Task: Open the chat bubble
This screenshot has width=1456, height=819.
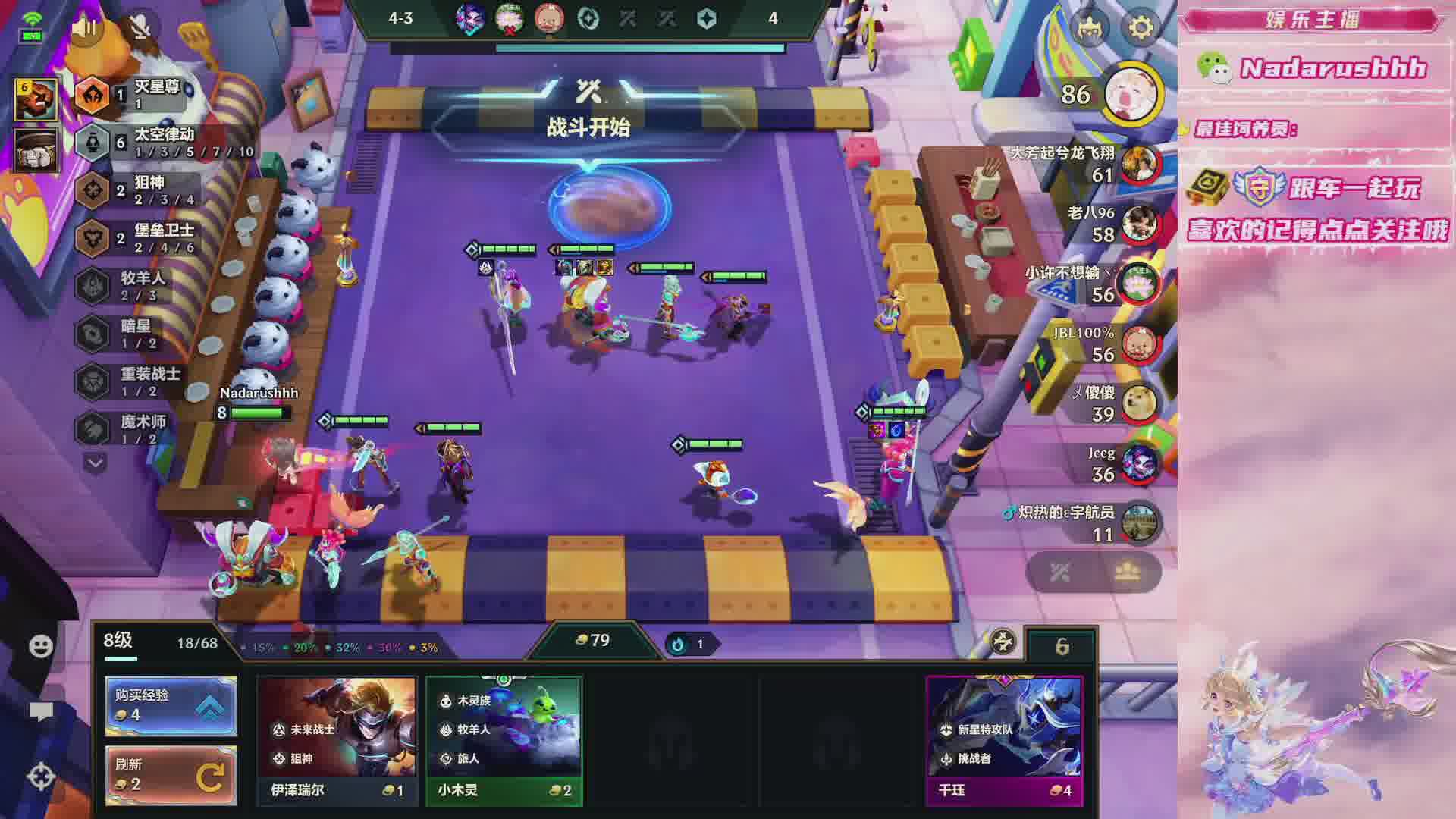Action: click(41, 711)
